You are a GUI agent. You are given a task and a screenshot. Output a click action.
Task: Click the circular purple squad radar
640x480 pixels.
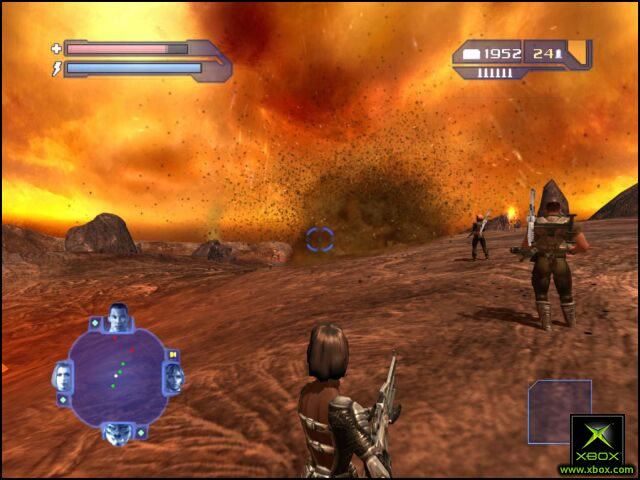(117, 376)
